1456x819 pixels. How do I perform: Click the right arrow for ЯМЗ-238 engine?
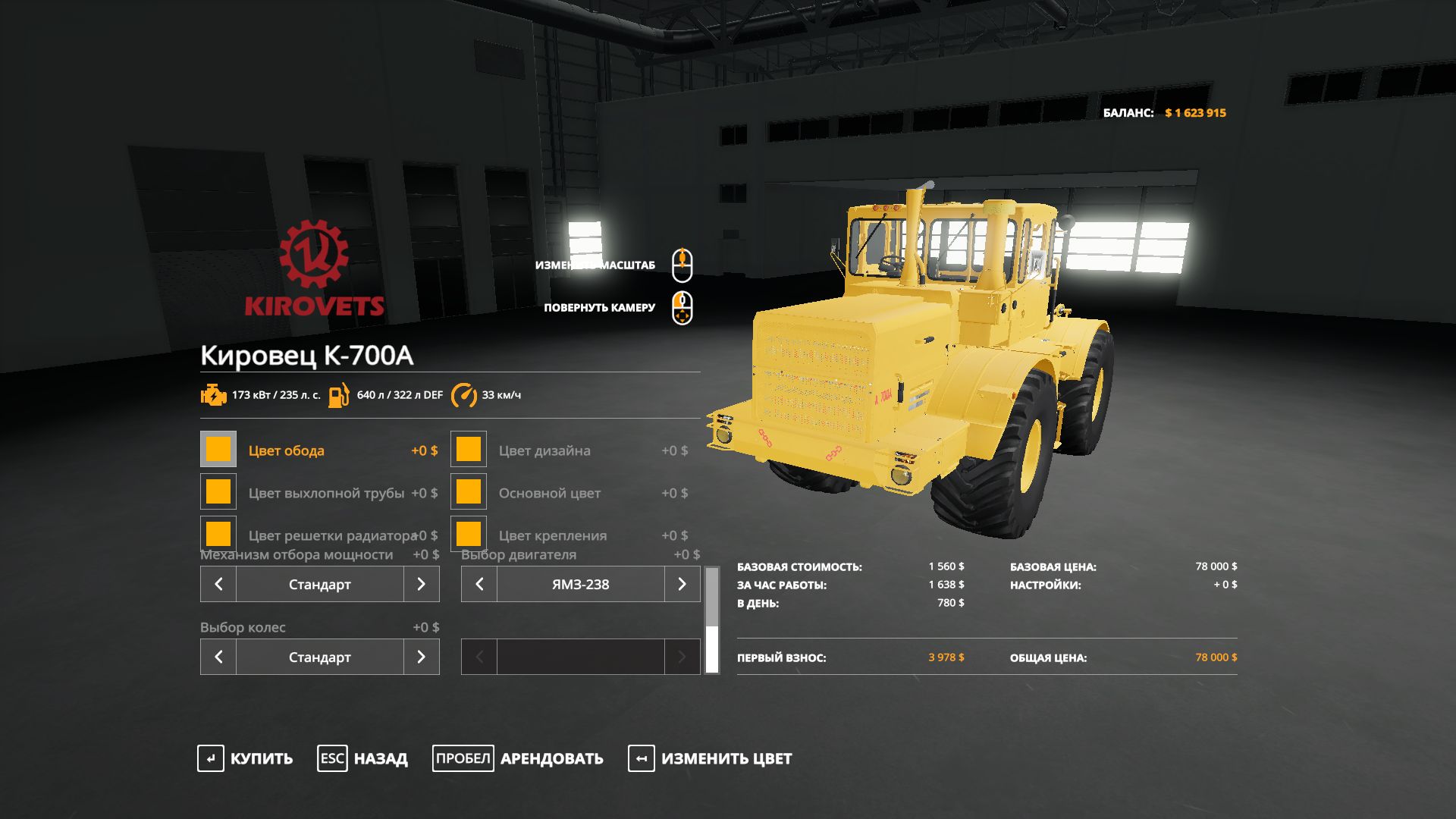(682, 584)
